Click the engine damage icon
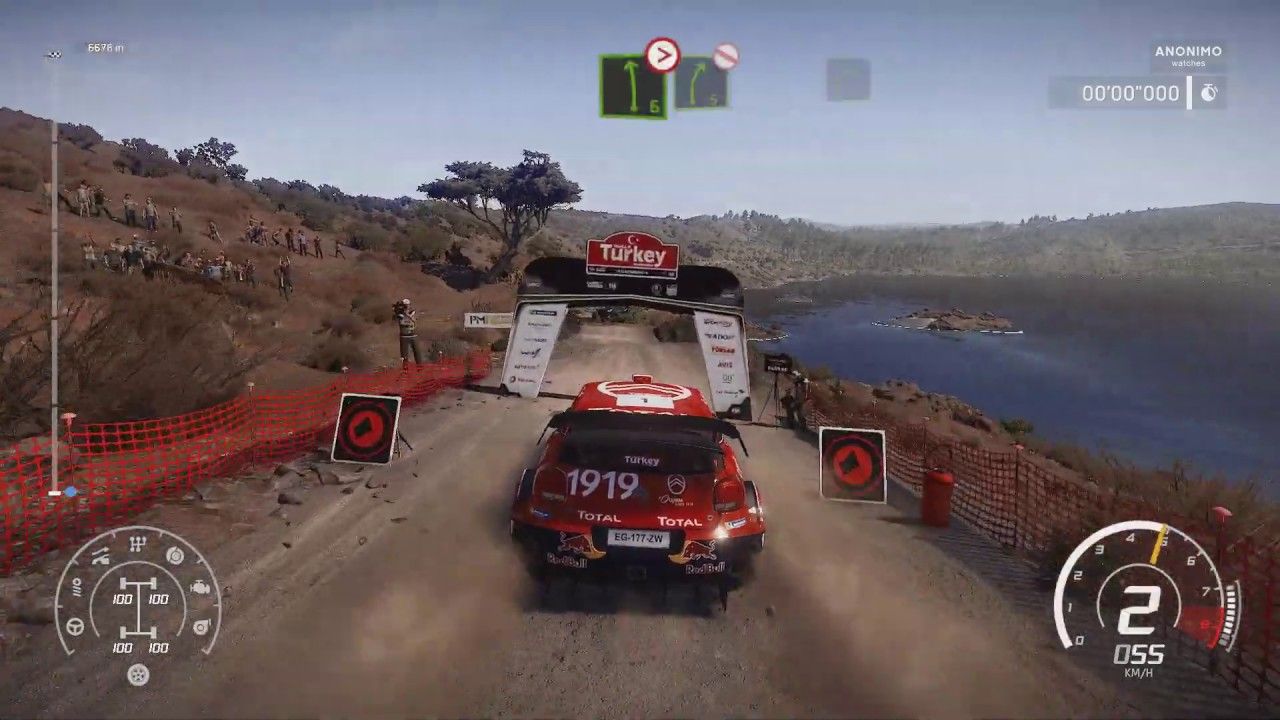This screenshot has width=1280, height=720. [x=200, y=588]
